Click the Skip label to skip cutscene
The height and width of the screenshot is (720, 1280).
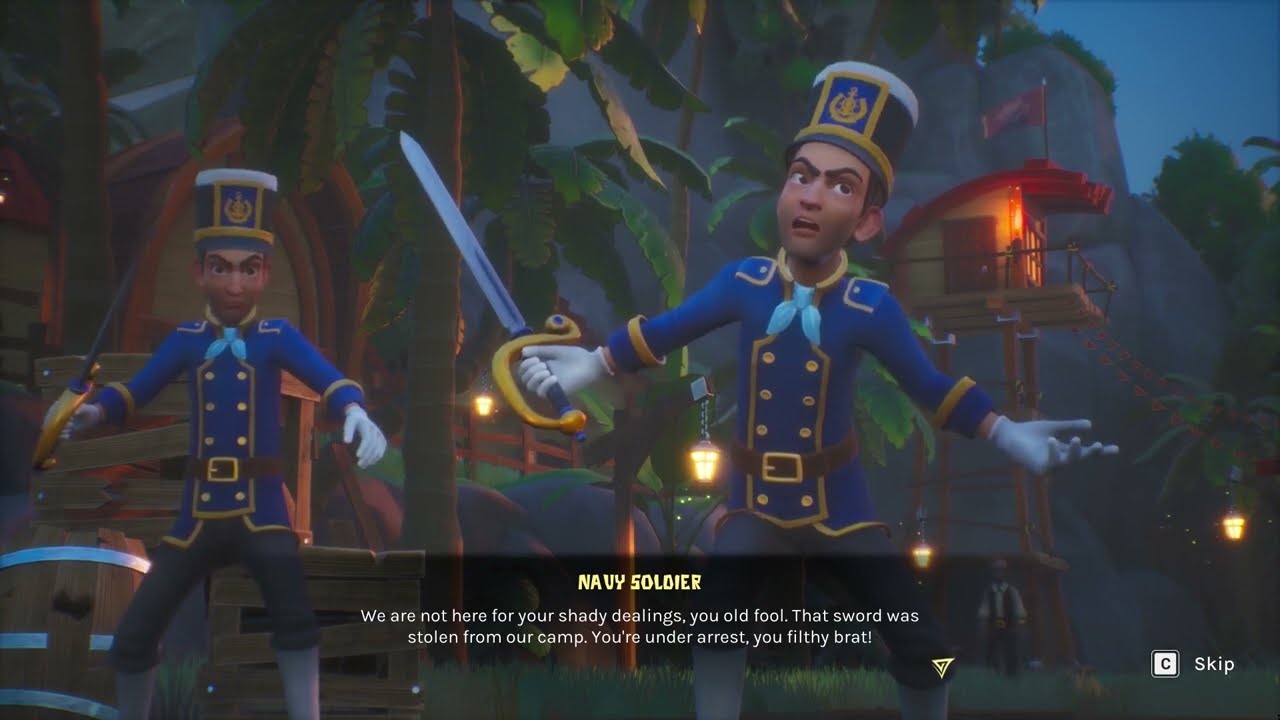click(x=1213, y=664)
